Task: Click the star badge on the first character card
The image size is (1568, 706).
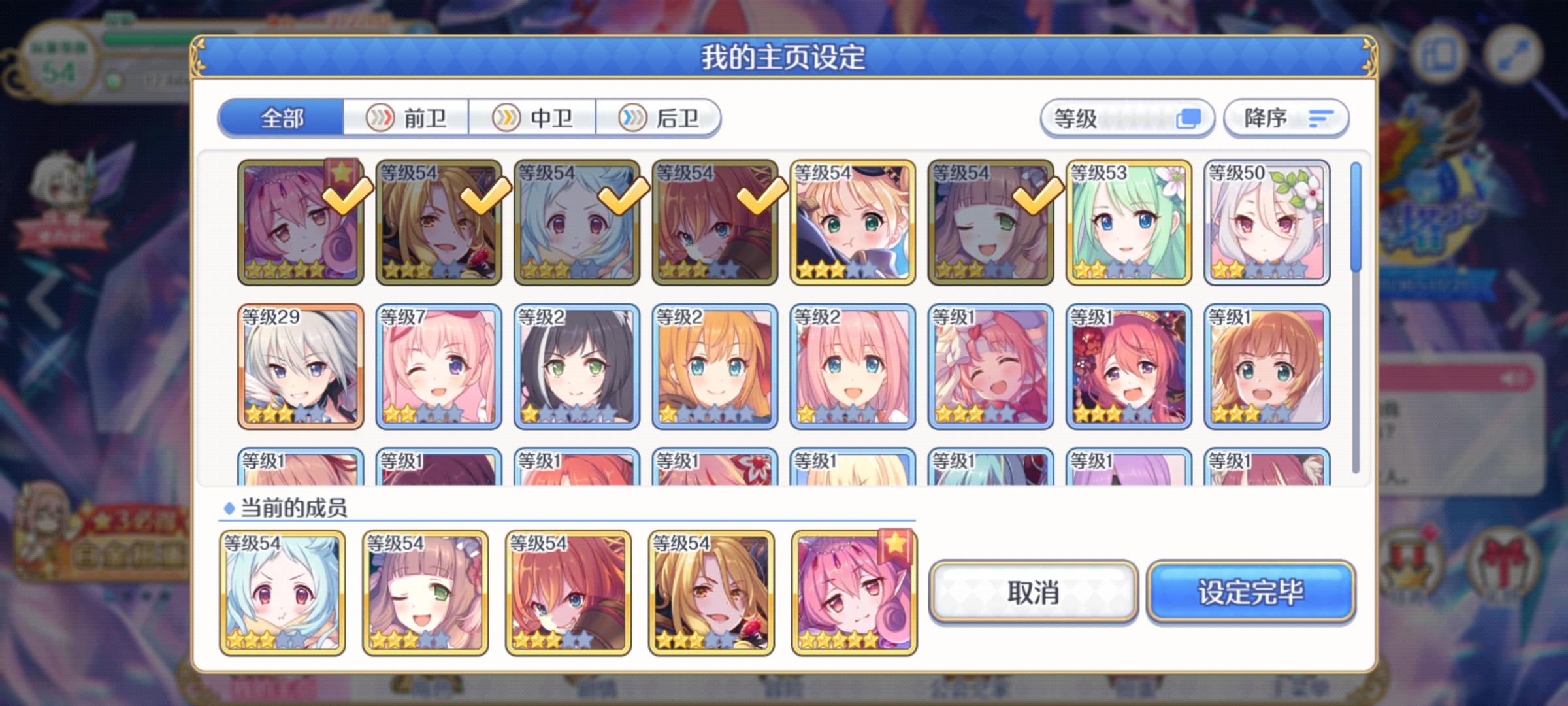Action: [x=342, y=173]
